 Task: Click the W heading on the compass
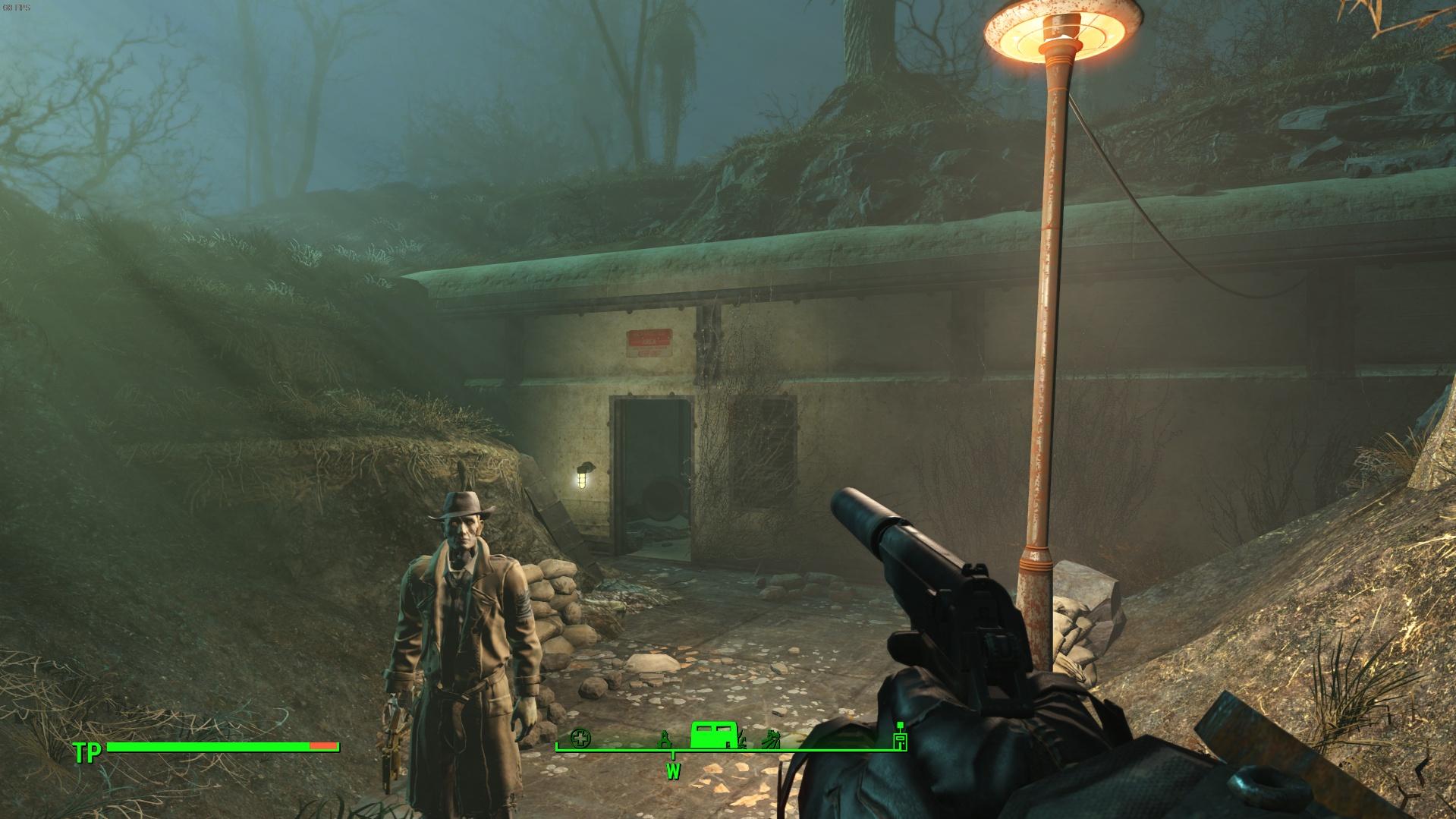coord(673,771)
